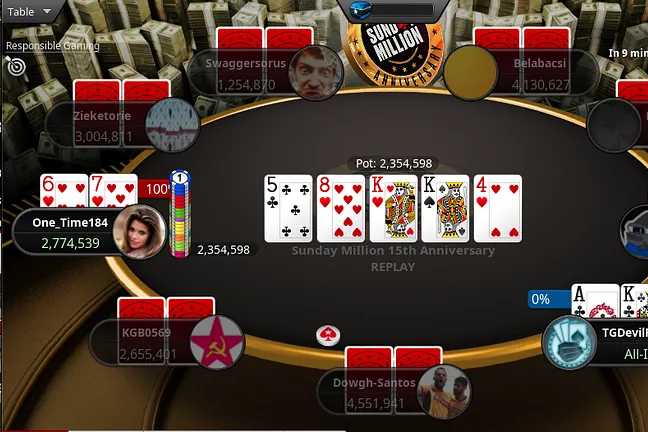Image resolution: width=648 pixels, height=432 pixels.
Task: Click TGDevil's all-in player panel
Action: pyautogui.click(x=598, y=342)
